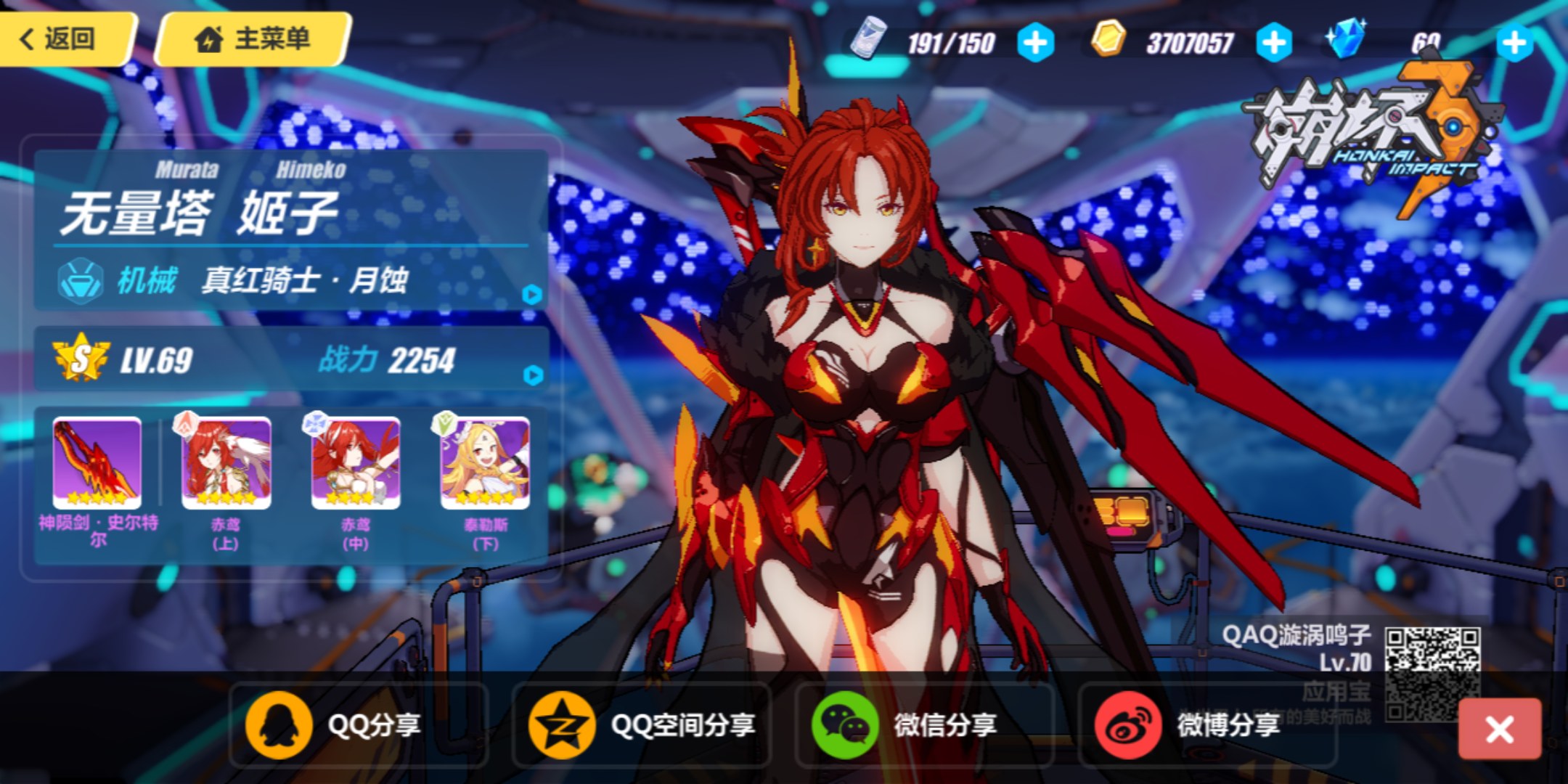Close the share panel with red X
Screen dimensions: 1568x784
click(x=1499, y=729)
